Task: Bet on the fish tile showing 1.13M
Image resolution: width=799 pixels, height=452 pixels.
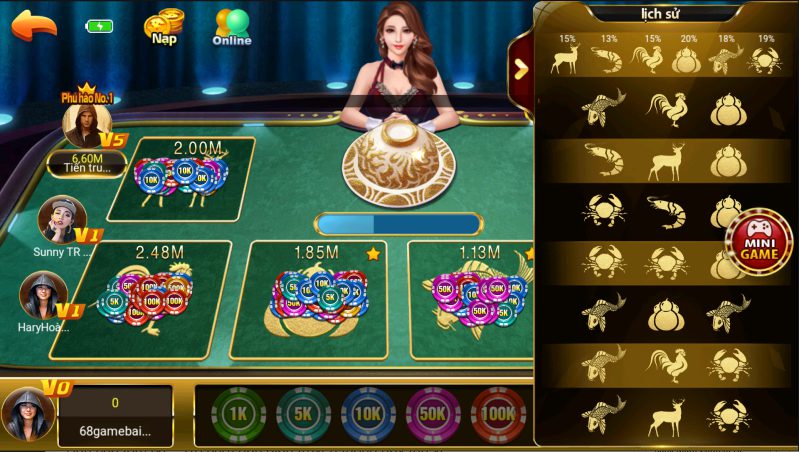Action: coord(468,298)
